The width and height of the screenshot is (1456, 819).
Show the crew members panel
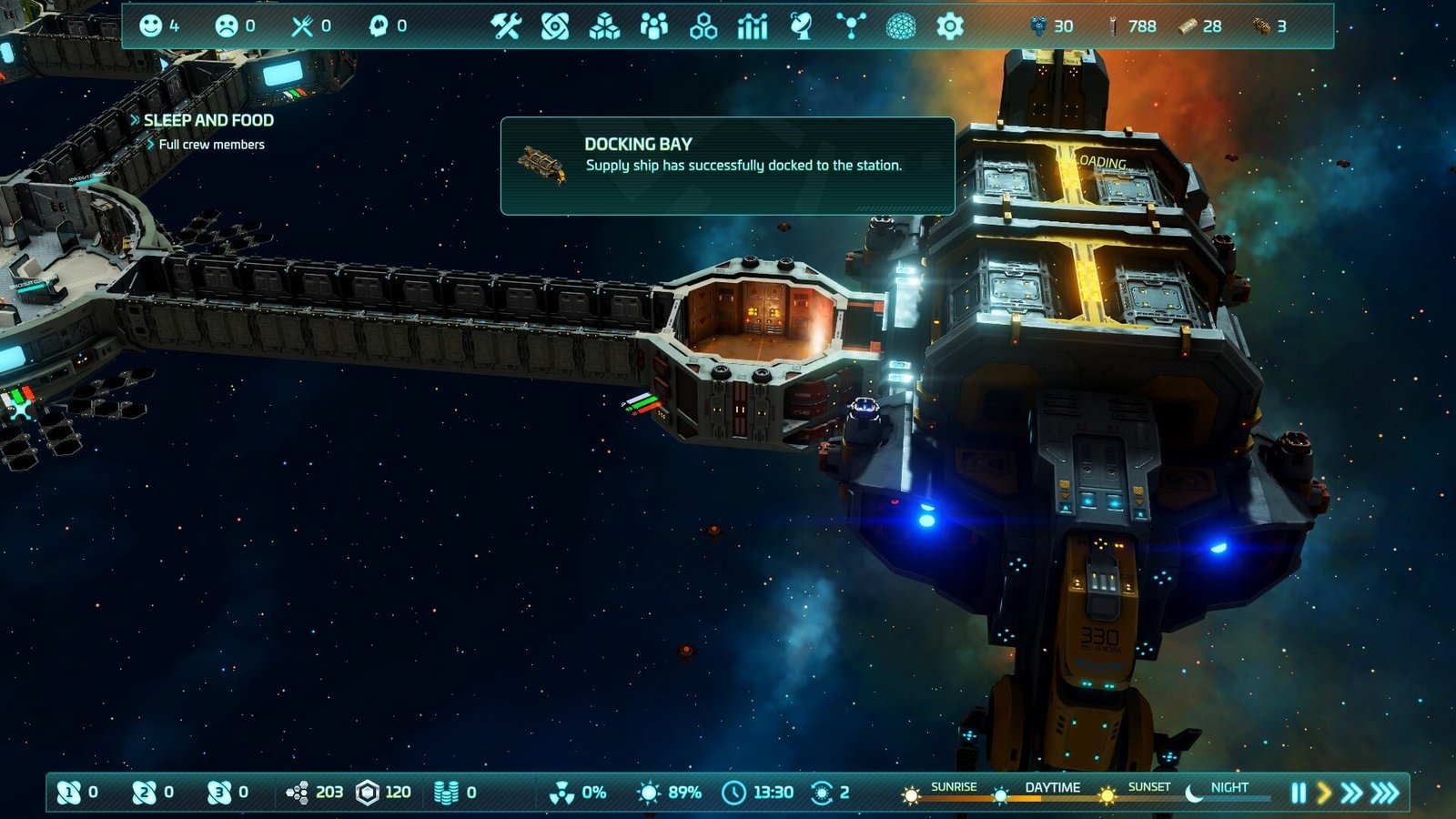pyautogui.click(x=653, y=26)
